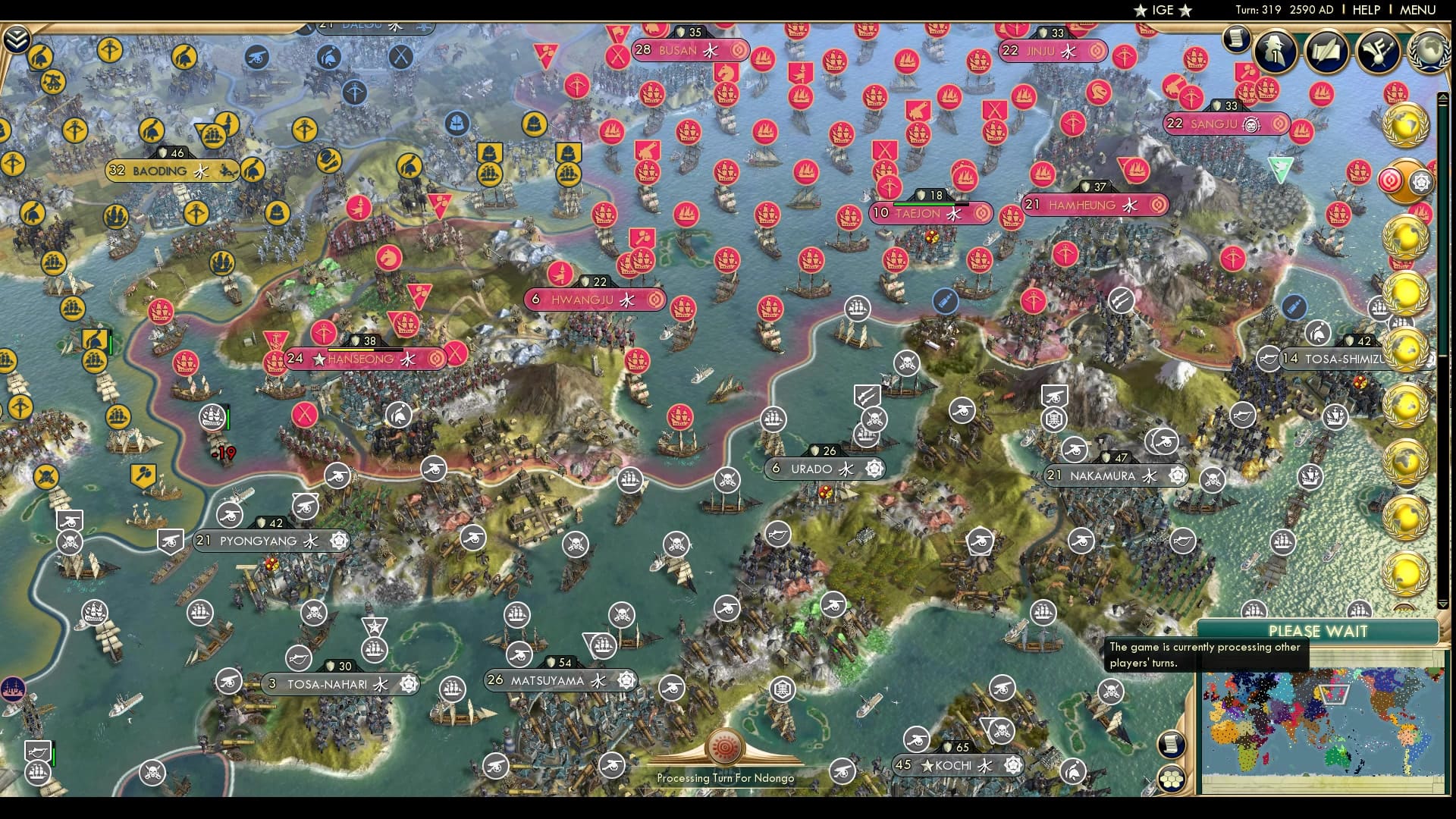Select the Kochi city banner
This screenshot has width=1456, height=819.
[x=954, y=766]
